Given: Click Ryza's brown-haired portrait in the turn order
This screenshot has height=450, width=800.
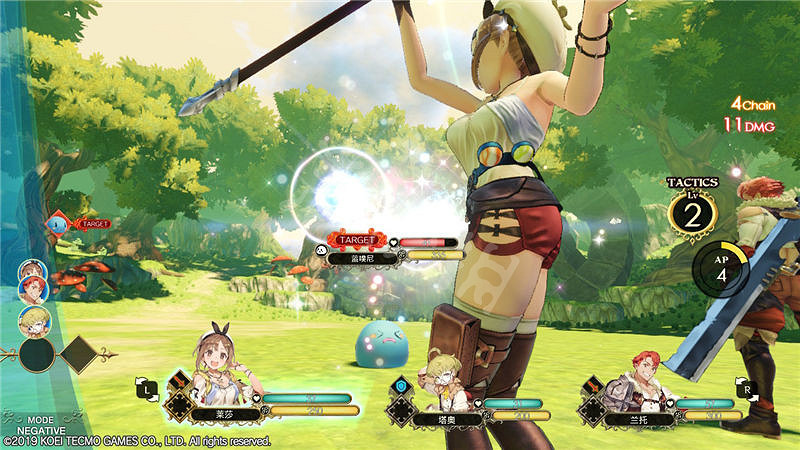Looking at the screenshot, I should pos(31,271).
